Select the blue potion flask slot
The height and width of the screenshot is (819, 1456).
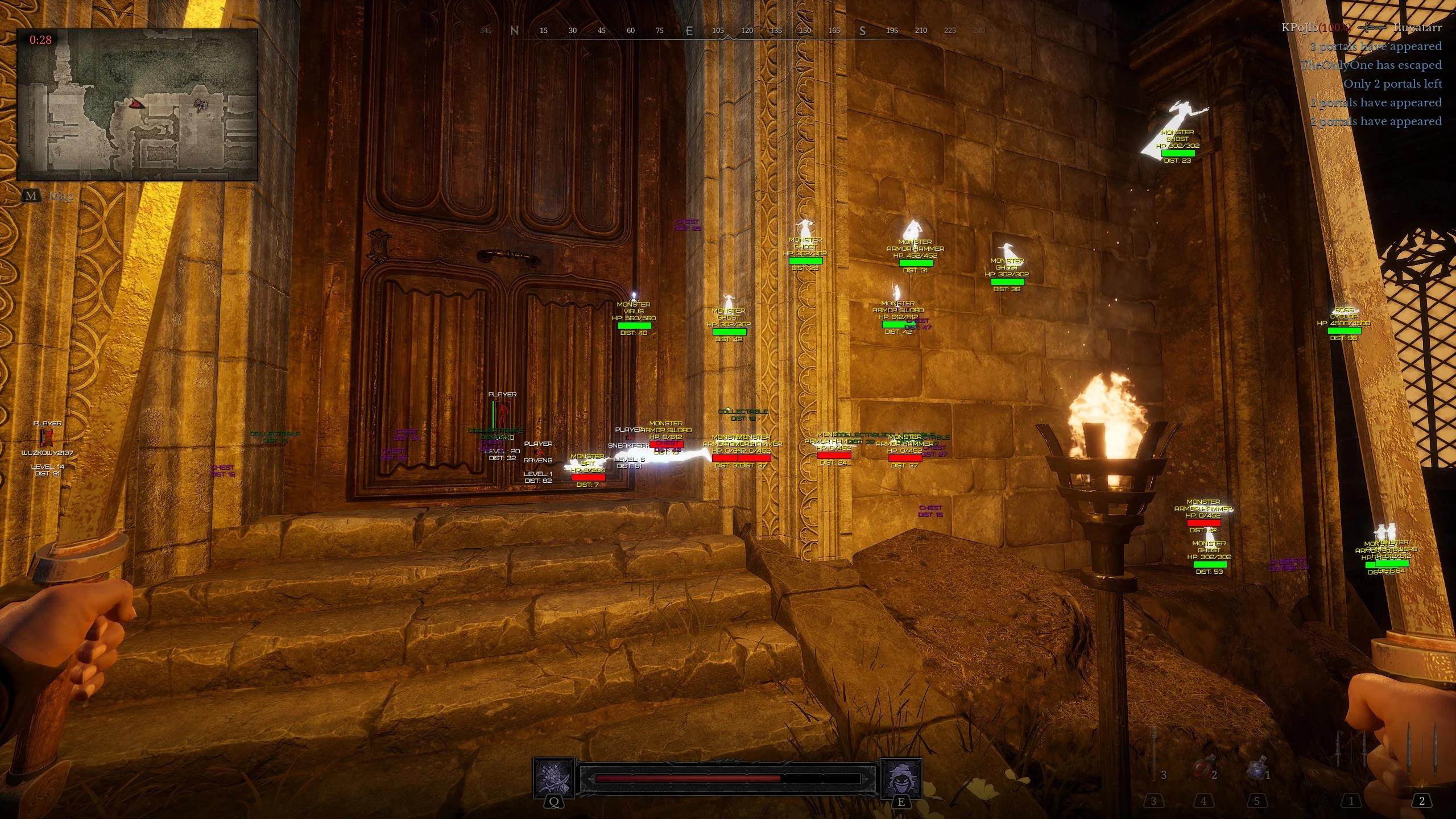(x=1256, y=770)
